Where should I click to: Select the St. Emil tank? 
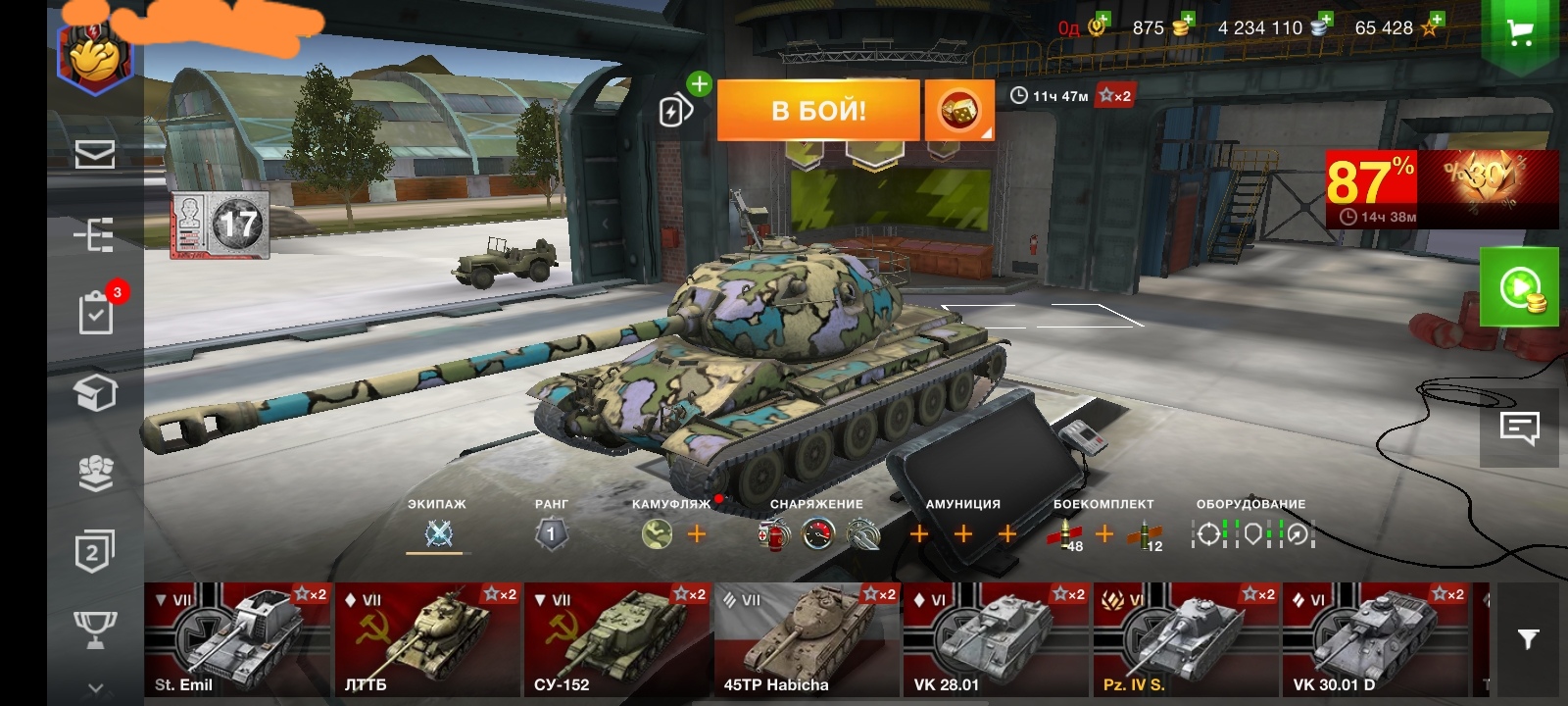[237, 638]
